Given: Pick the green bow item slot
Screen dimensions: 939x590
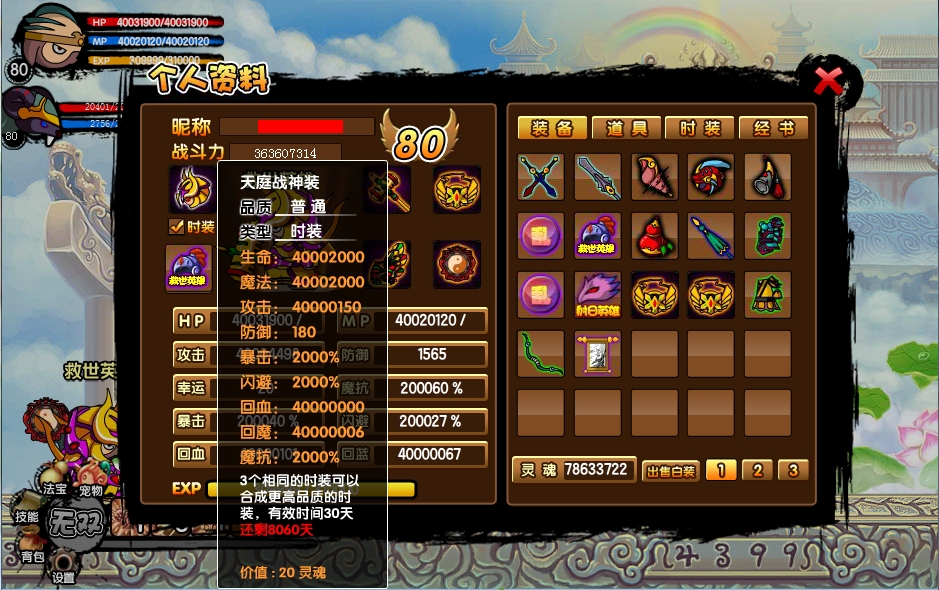Looking at the screenshot, I should pyautogui.click(x=541, y=354).
